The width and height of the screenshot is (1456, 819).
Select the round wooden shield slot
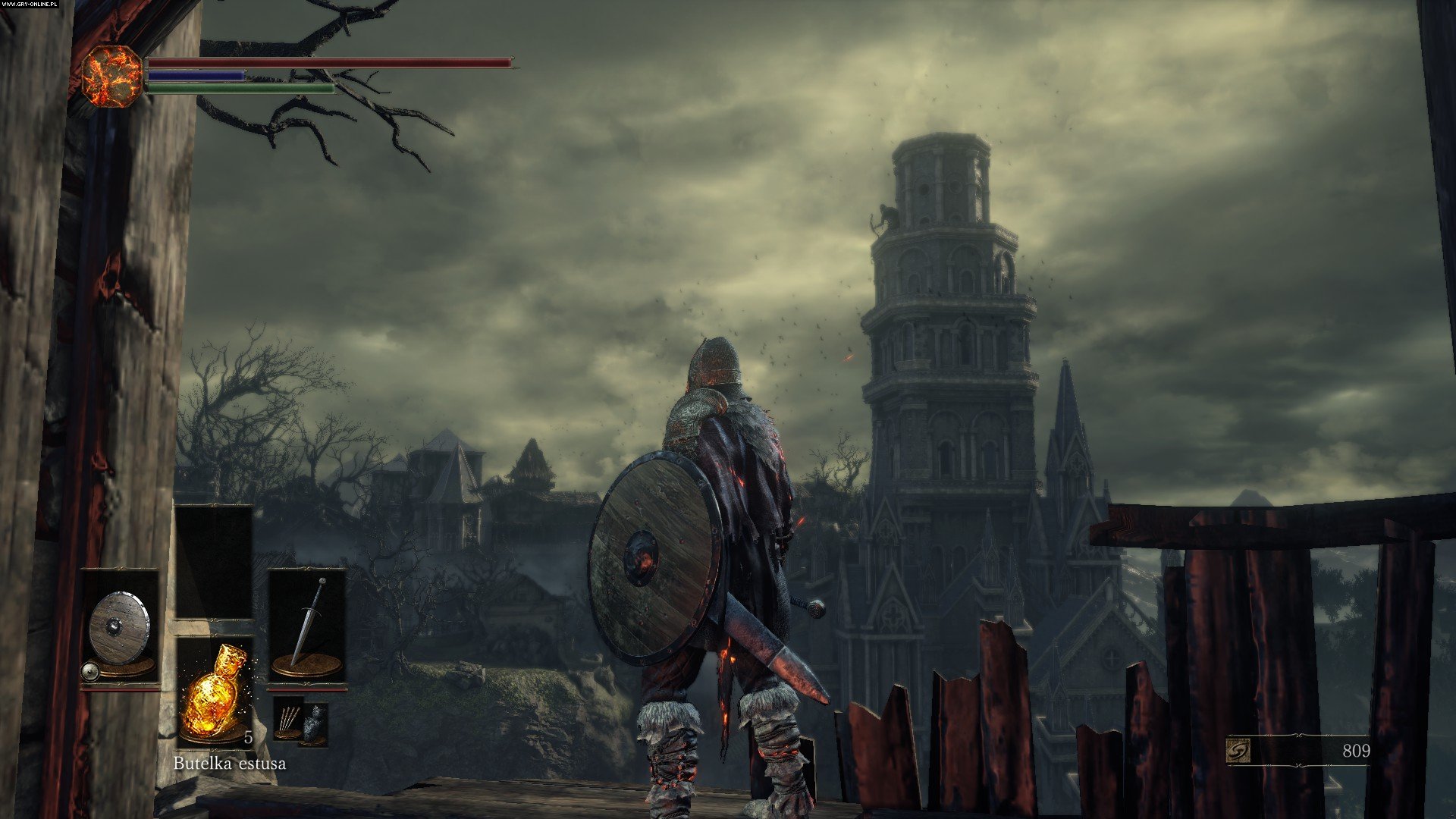(120, 628)
